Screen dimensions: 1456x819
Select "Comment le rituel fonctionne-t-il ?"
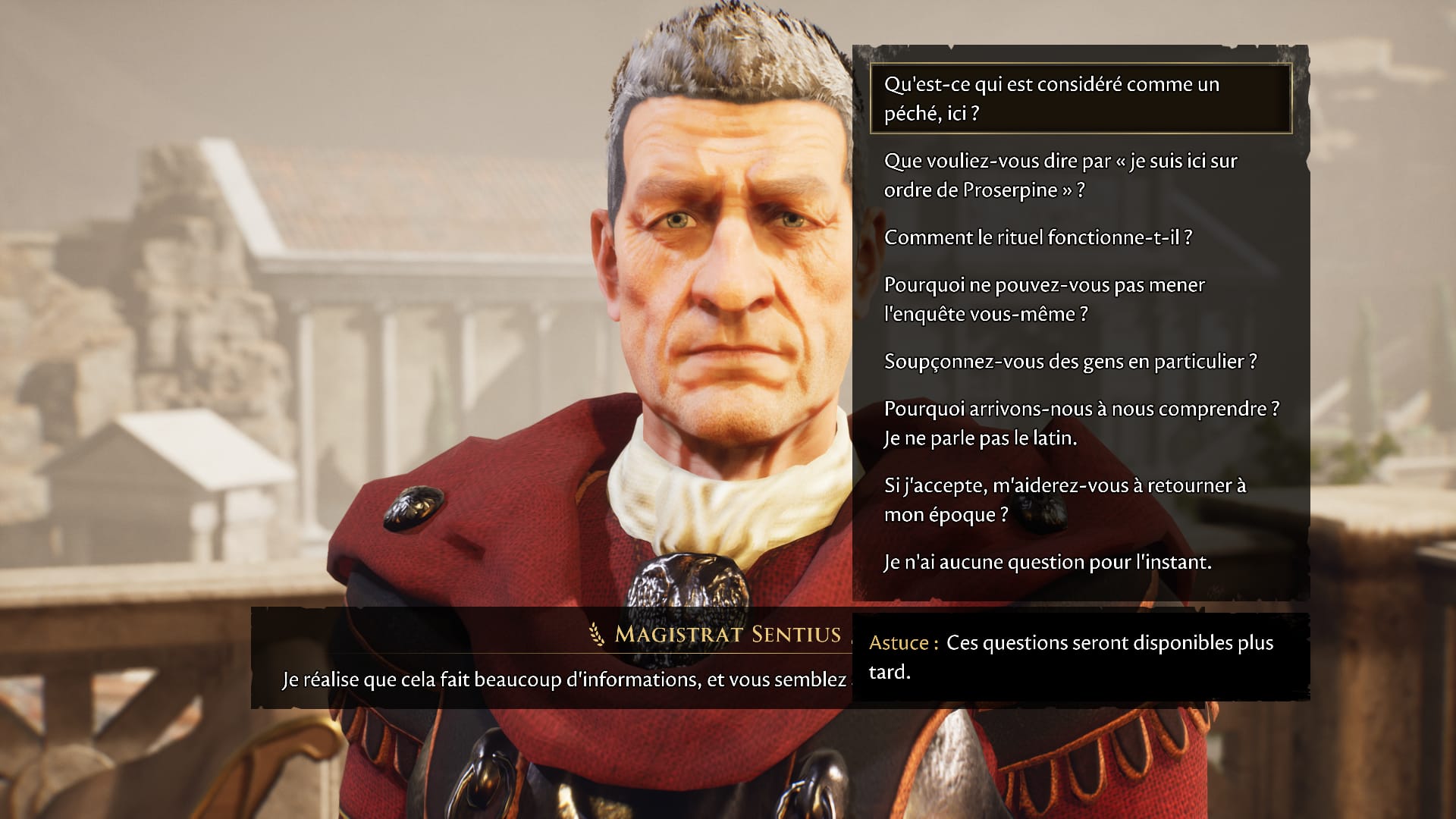pos(1037,237)
